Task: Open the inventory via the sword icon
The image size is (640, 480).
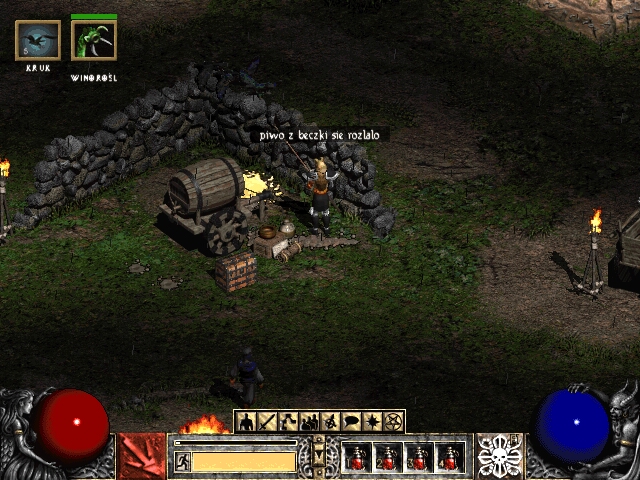Action: click(267, 421)
